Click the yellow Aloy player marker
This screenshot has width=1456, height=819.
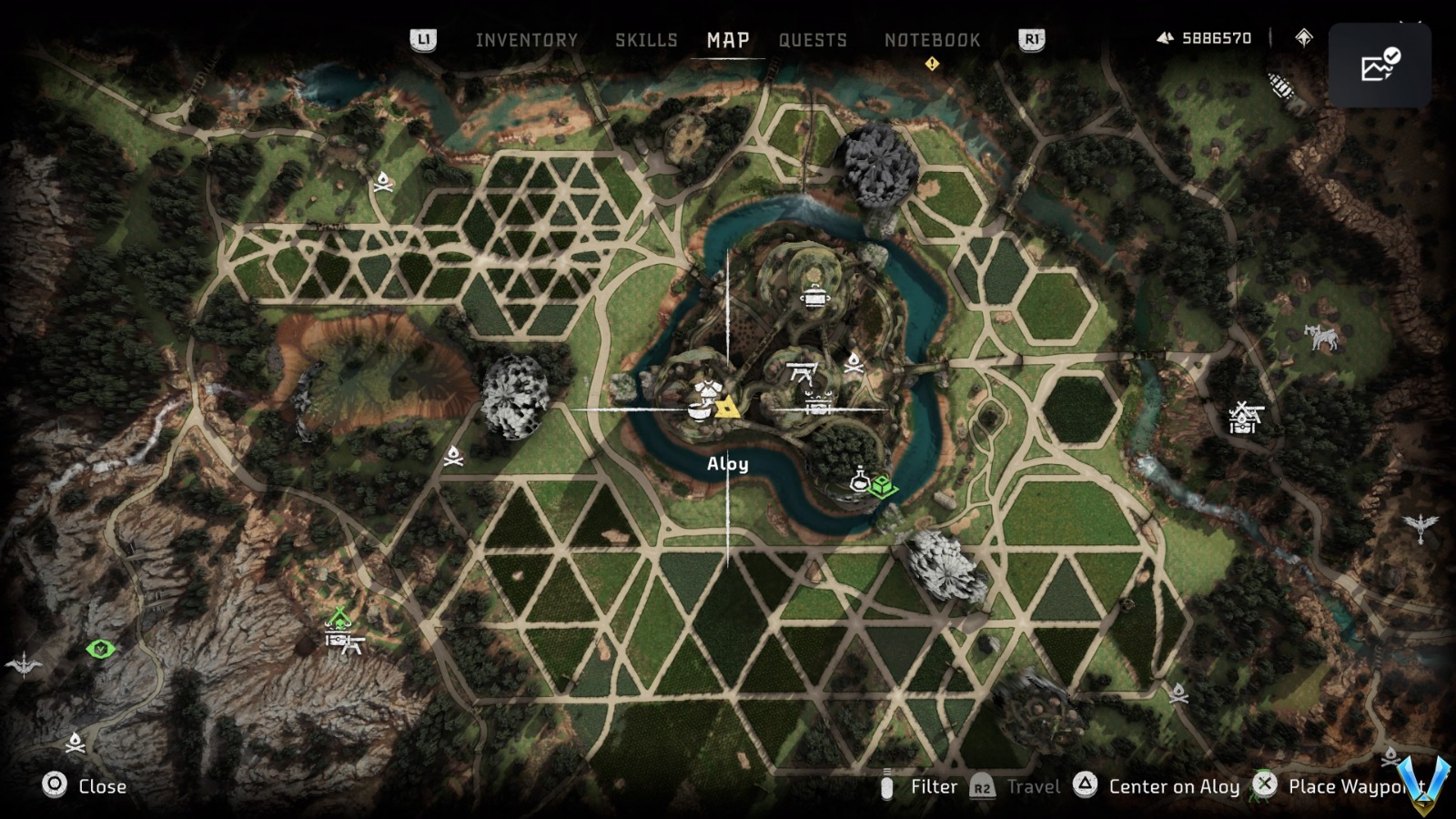(728, 409)
